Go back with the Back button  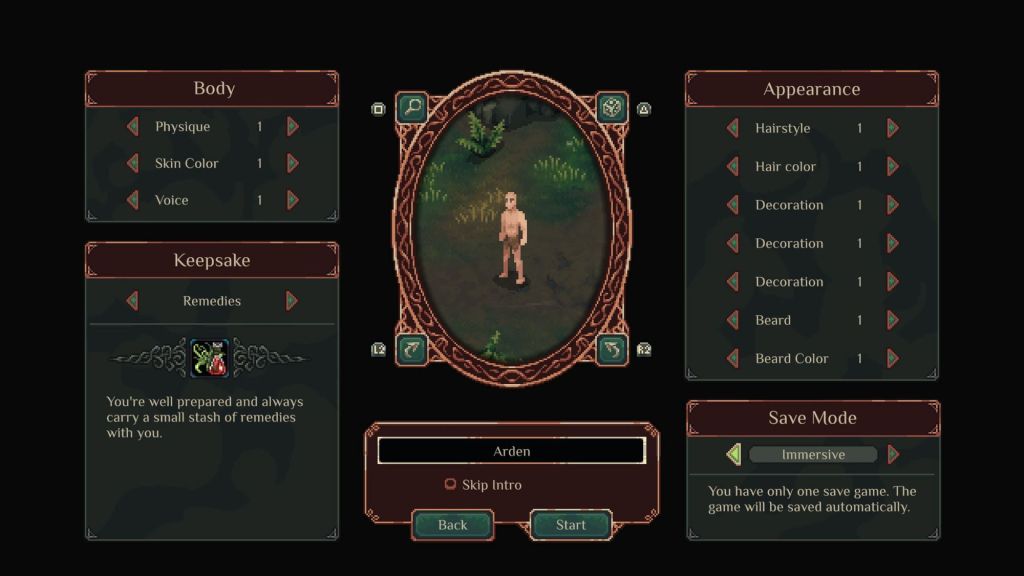pos(452,525)
